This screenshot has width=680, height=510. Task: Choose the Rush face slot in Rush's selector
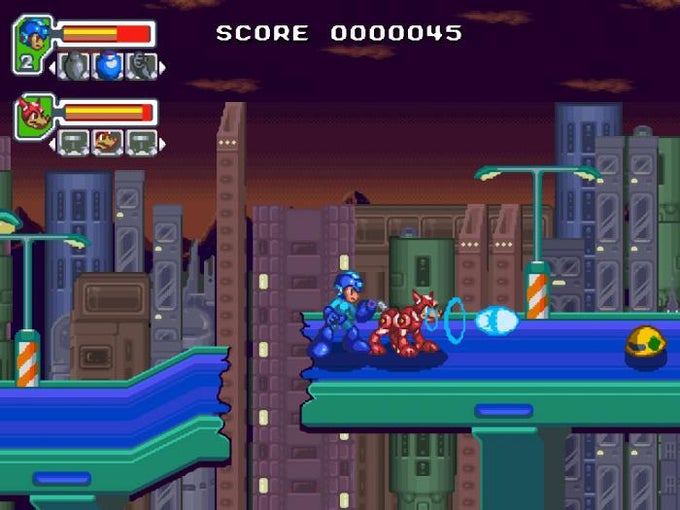(107, 142)
